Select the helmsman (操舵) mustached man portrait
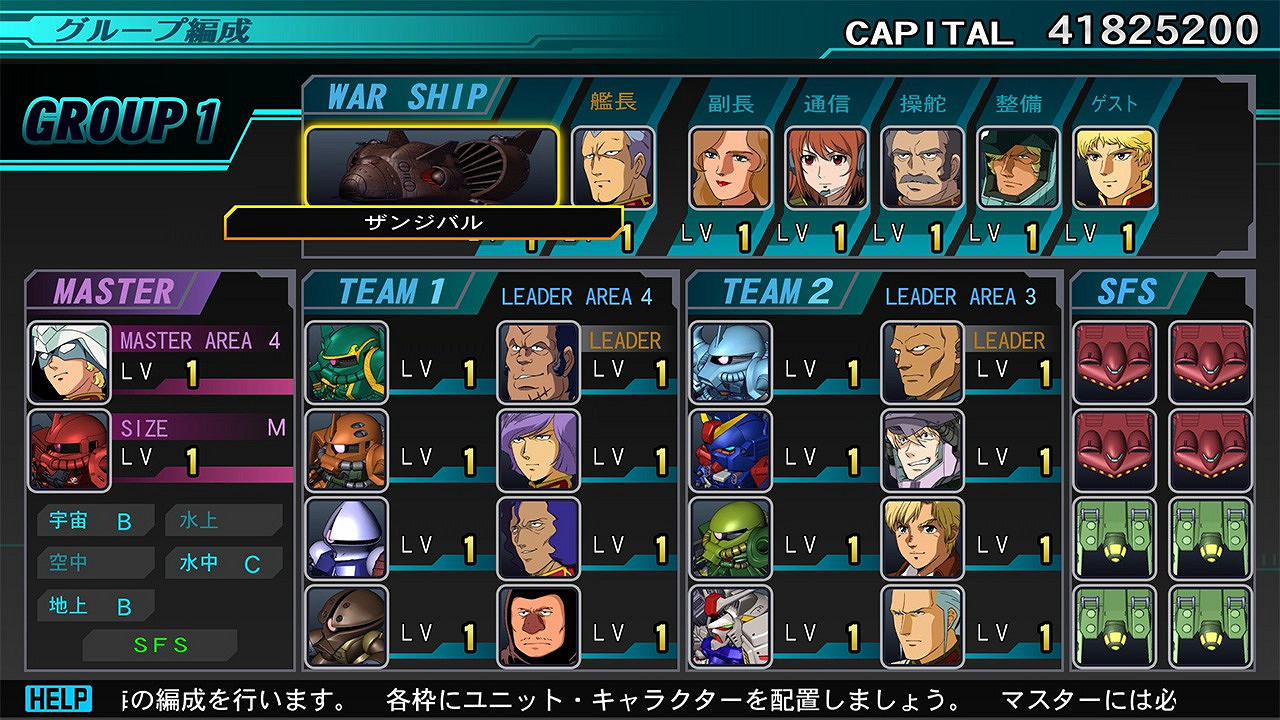The width and height of the screenshot is (1280, 720). (922, 167)
